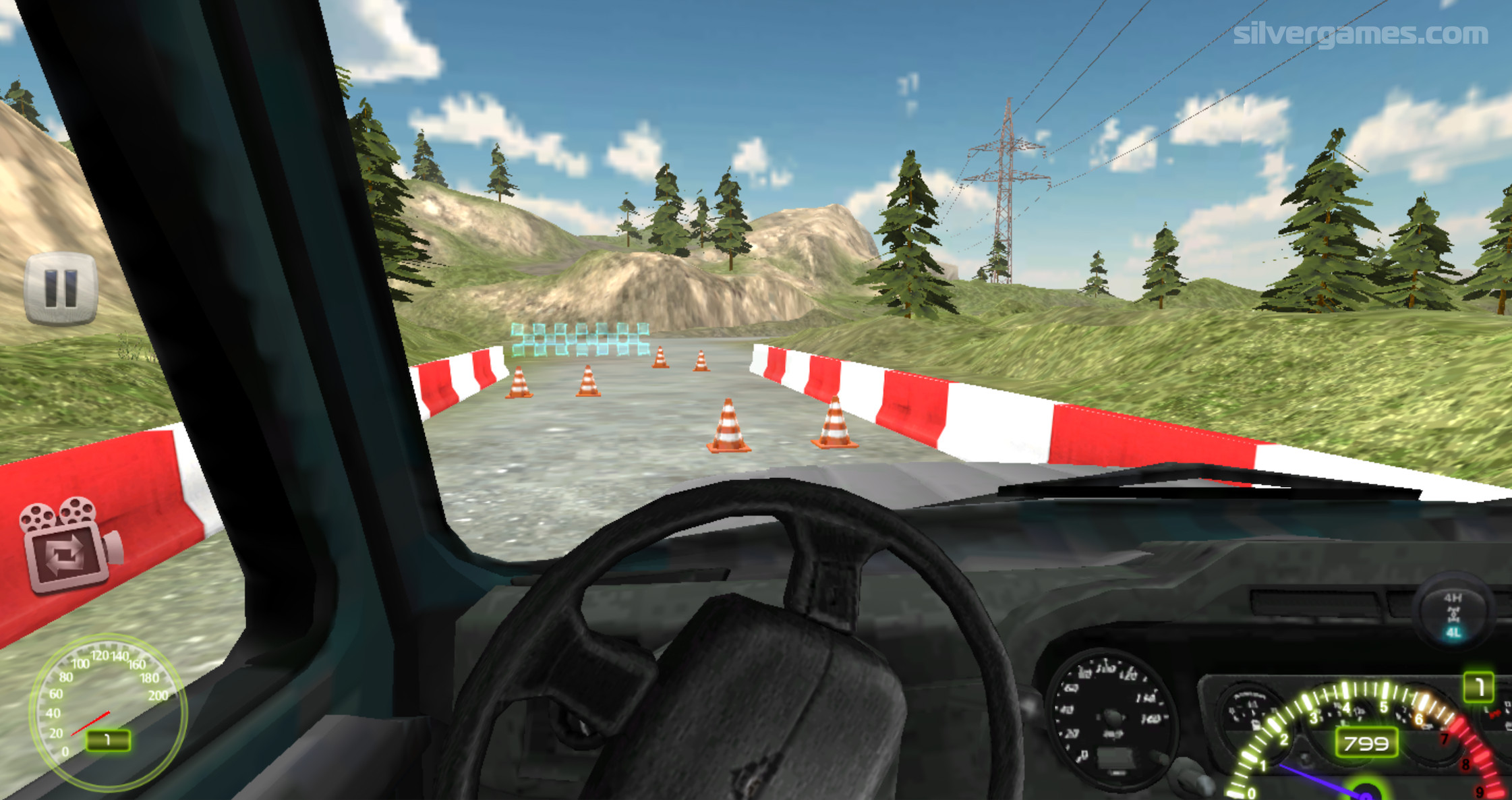Pause the game with the pause button
The image size is (1512, 800).
(x=61, y=289)
